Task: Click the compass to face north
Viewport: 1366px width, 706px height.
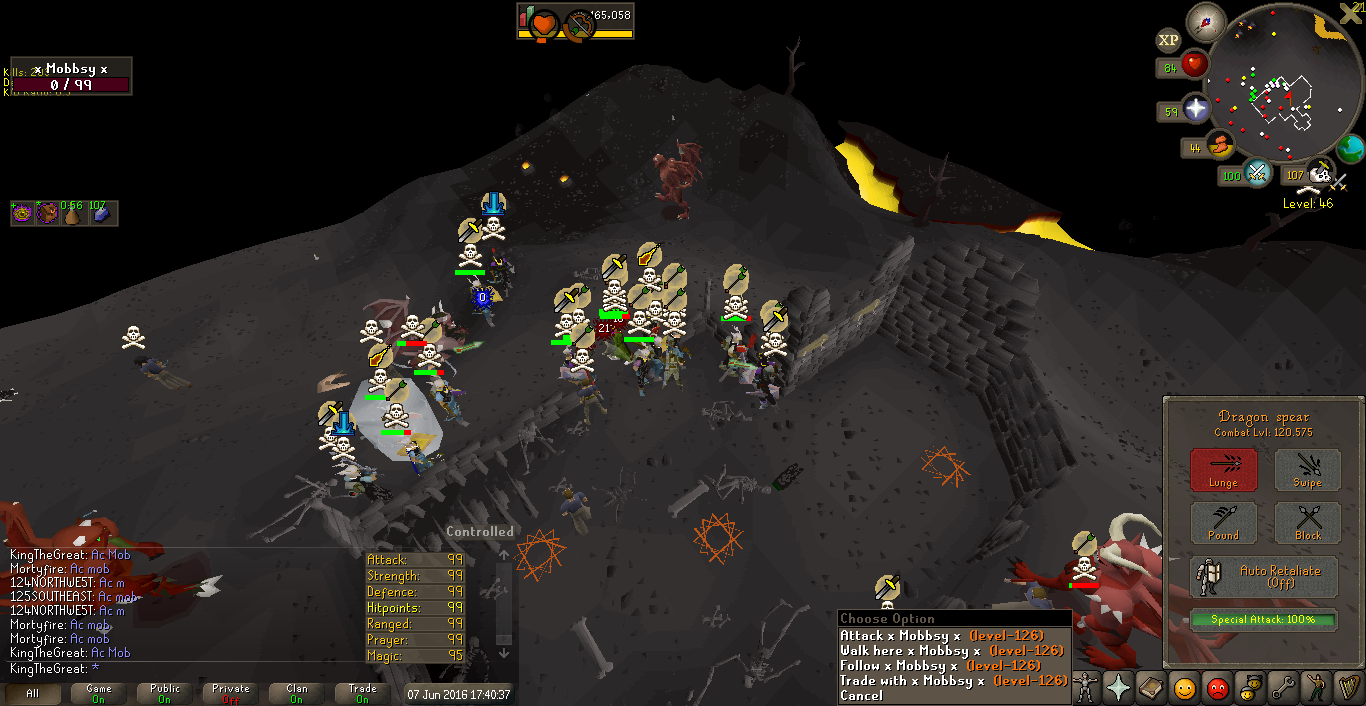Action: (1206, 22)
